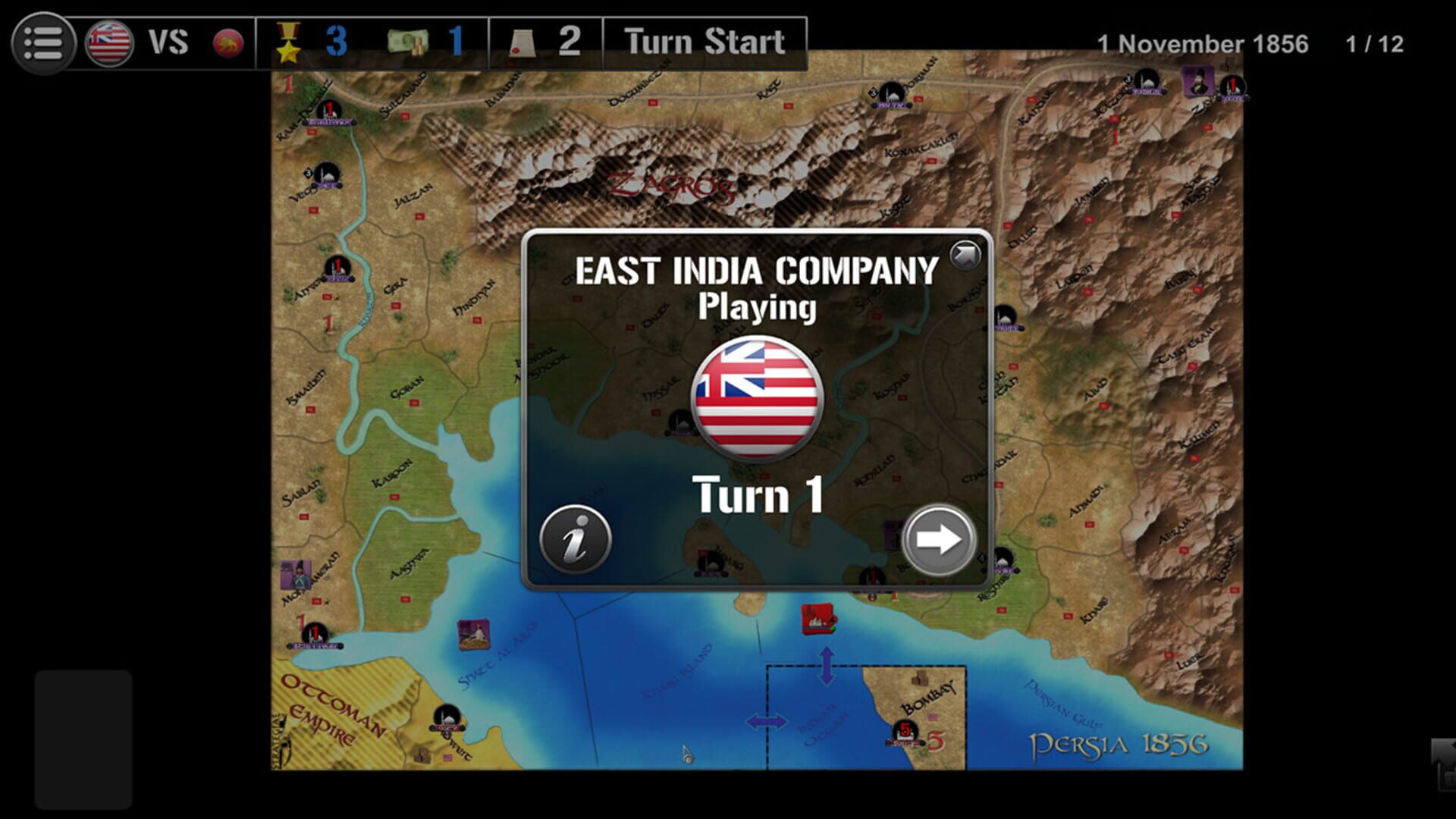Open the info panel via the i button

pyautogui.click(x=575, y=540)
